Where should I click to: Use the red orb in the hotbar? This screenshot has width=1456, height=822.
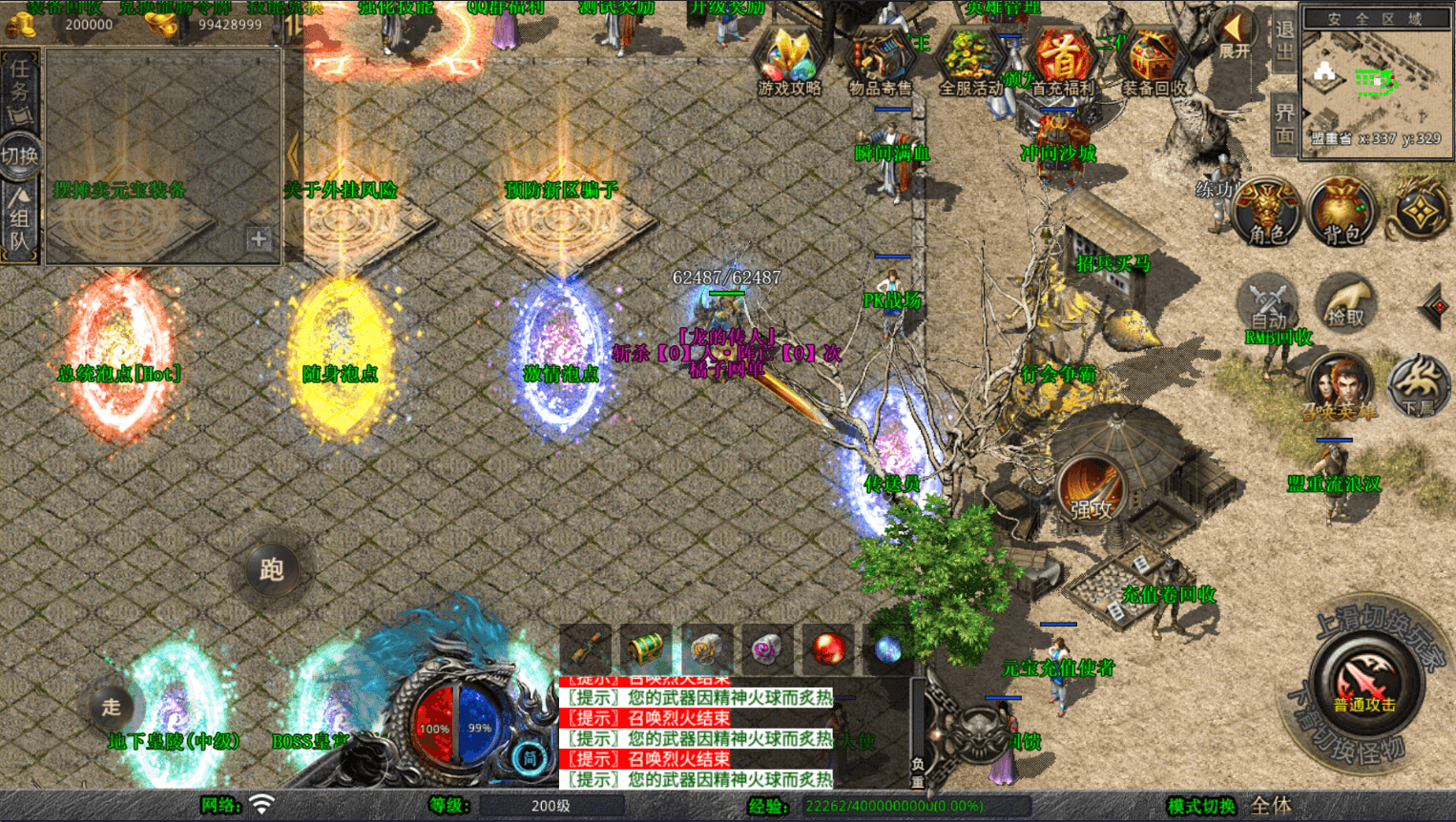point(828,648)
